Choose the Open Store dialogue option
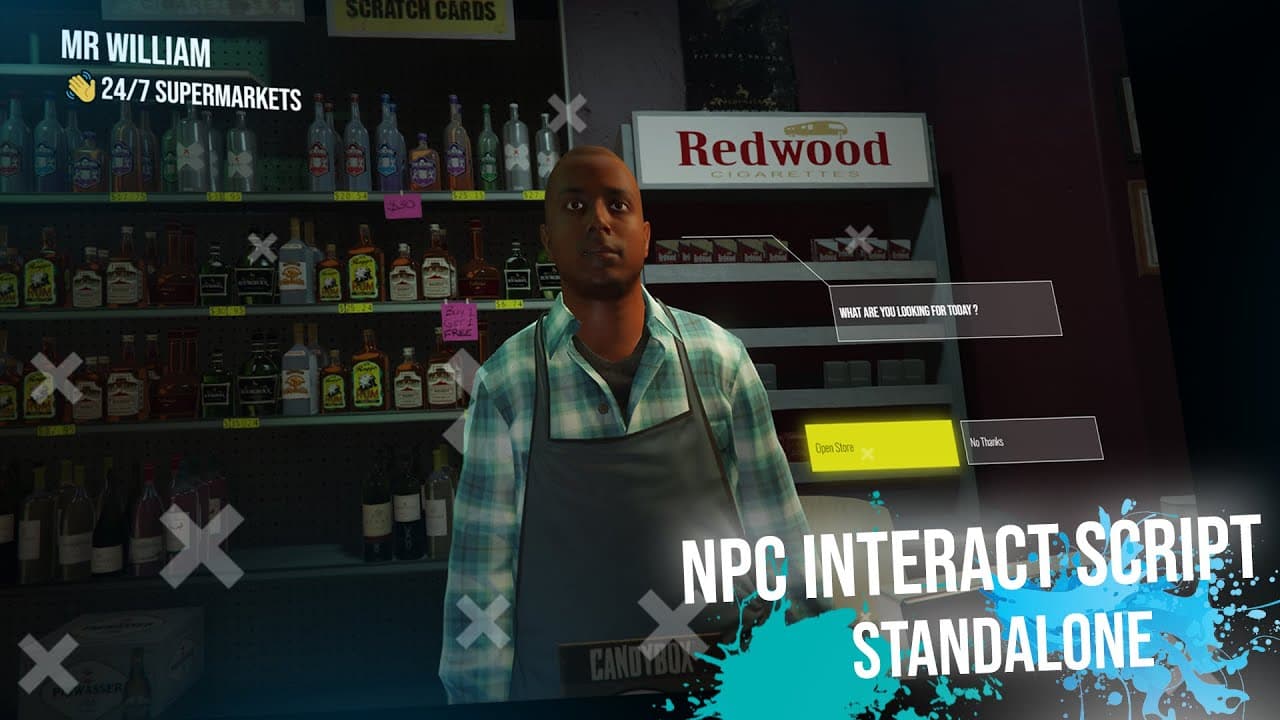The image size is (1280, 720). (881, 446)
